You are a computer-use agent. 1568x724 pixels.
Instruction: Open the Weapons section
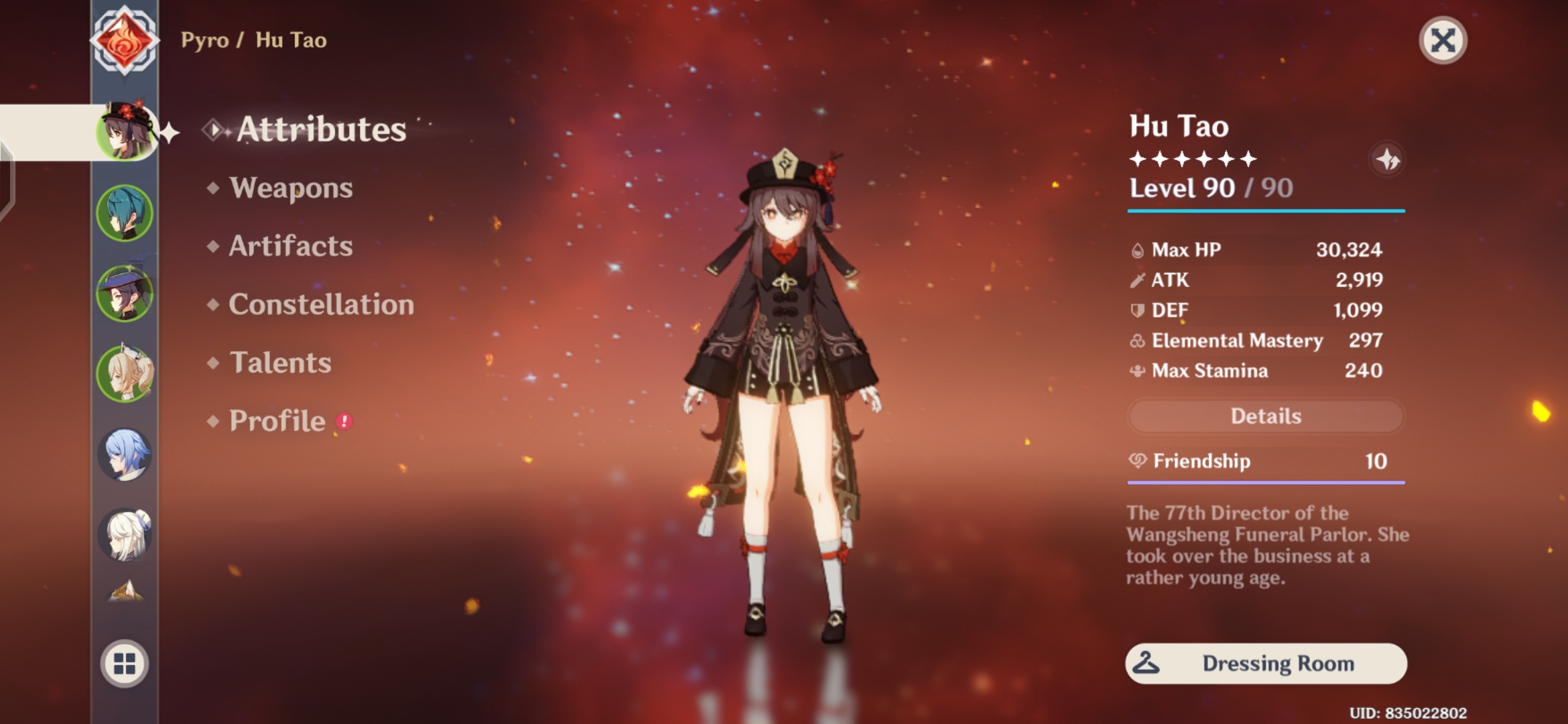click(290, 188)
